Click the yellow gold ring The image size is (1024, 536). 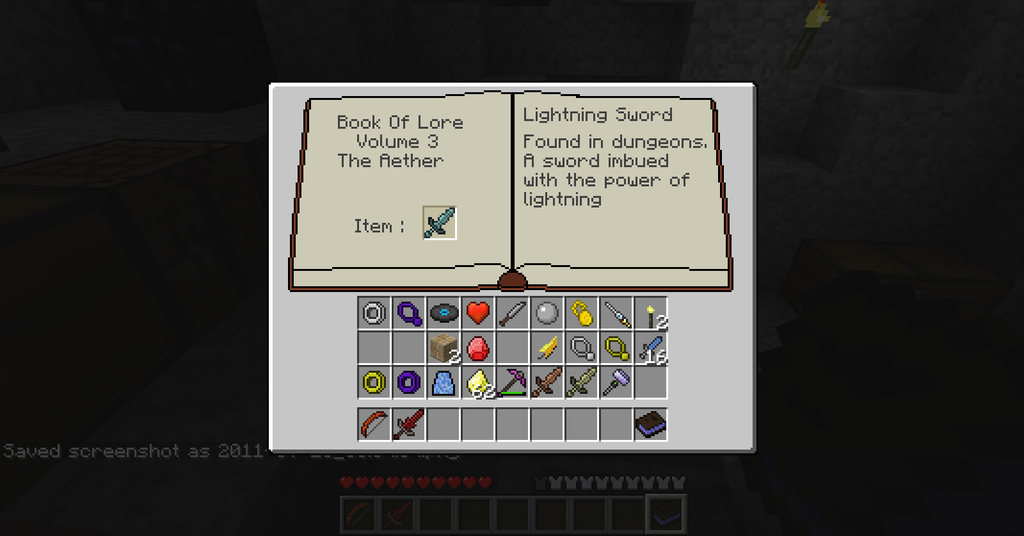coord(374,382)
